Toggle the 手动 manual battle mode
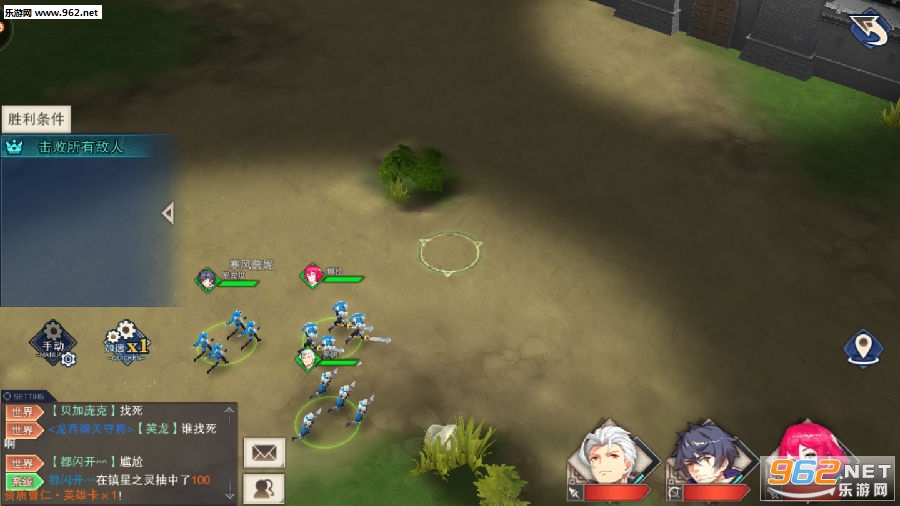The height and width of the screenshot is (506, 900). coord(53,344)
